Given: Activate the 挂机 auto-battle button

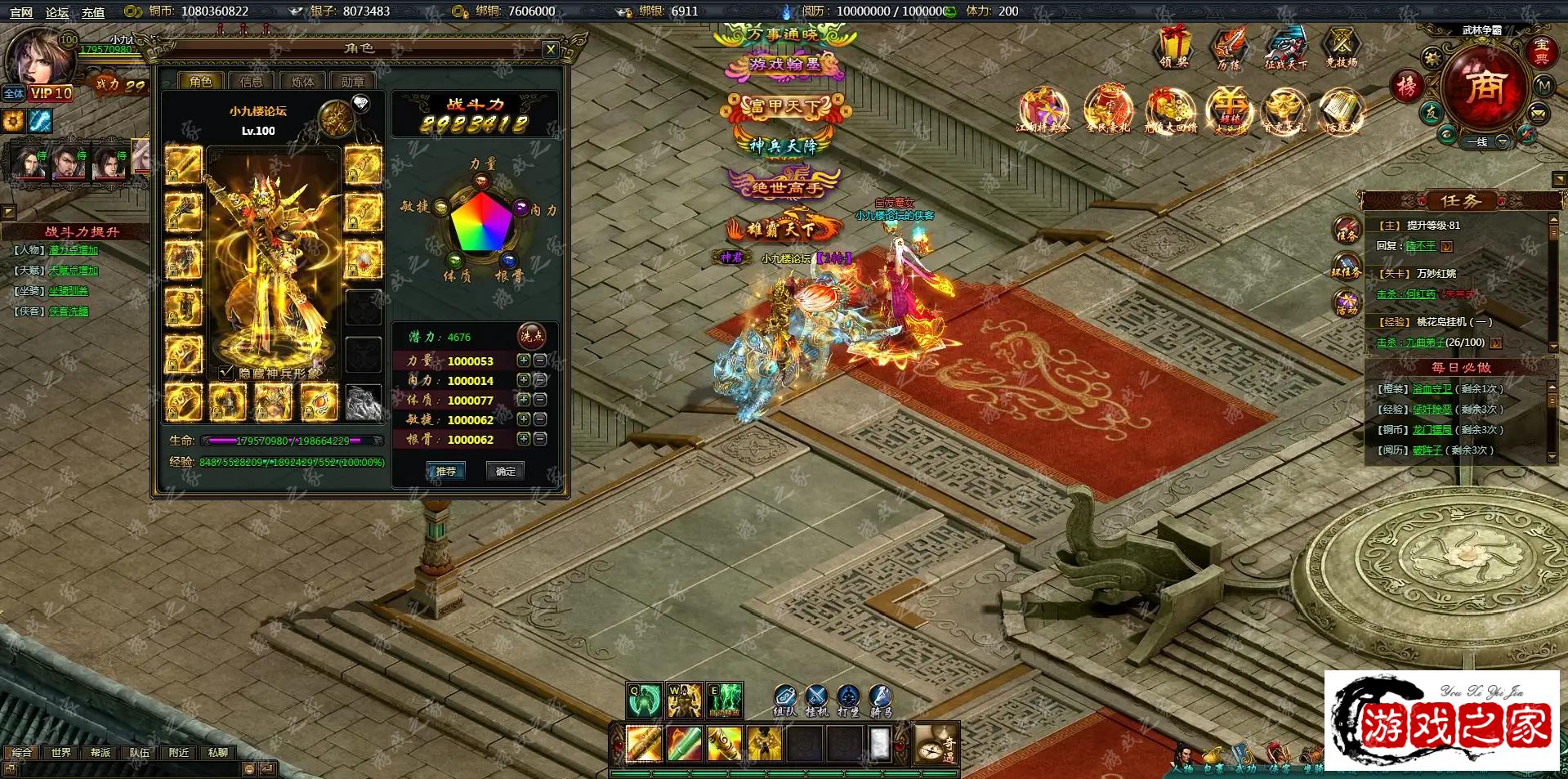Looking at the screenshot, I should pyautogui.click(x=816, y=699).
